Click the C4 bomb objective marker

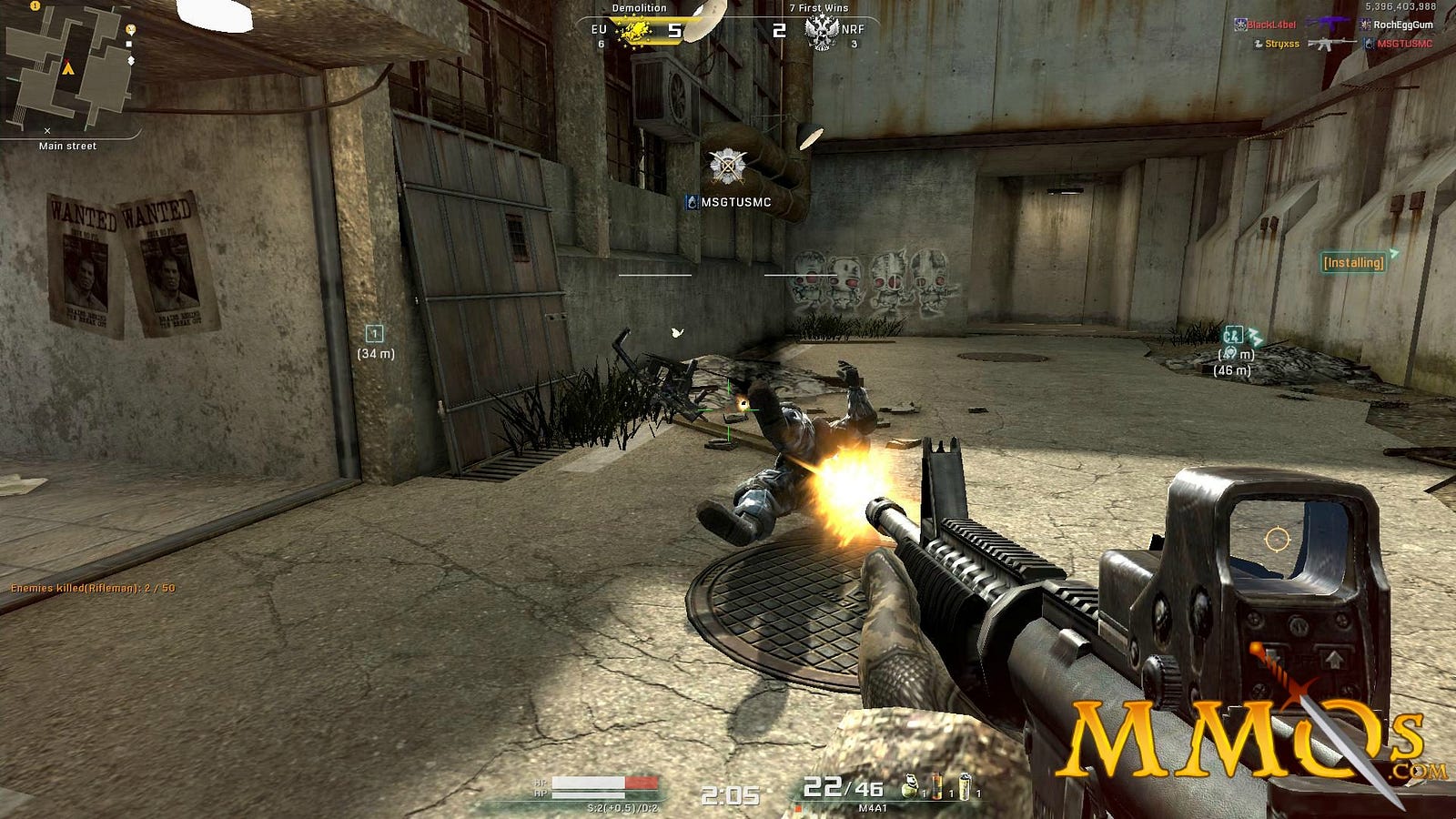click(1233, 335)
